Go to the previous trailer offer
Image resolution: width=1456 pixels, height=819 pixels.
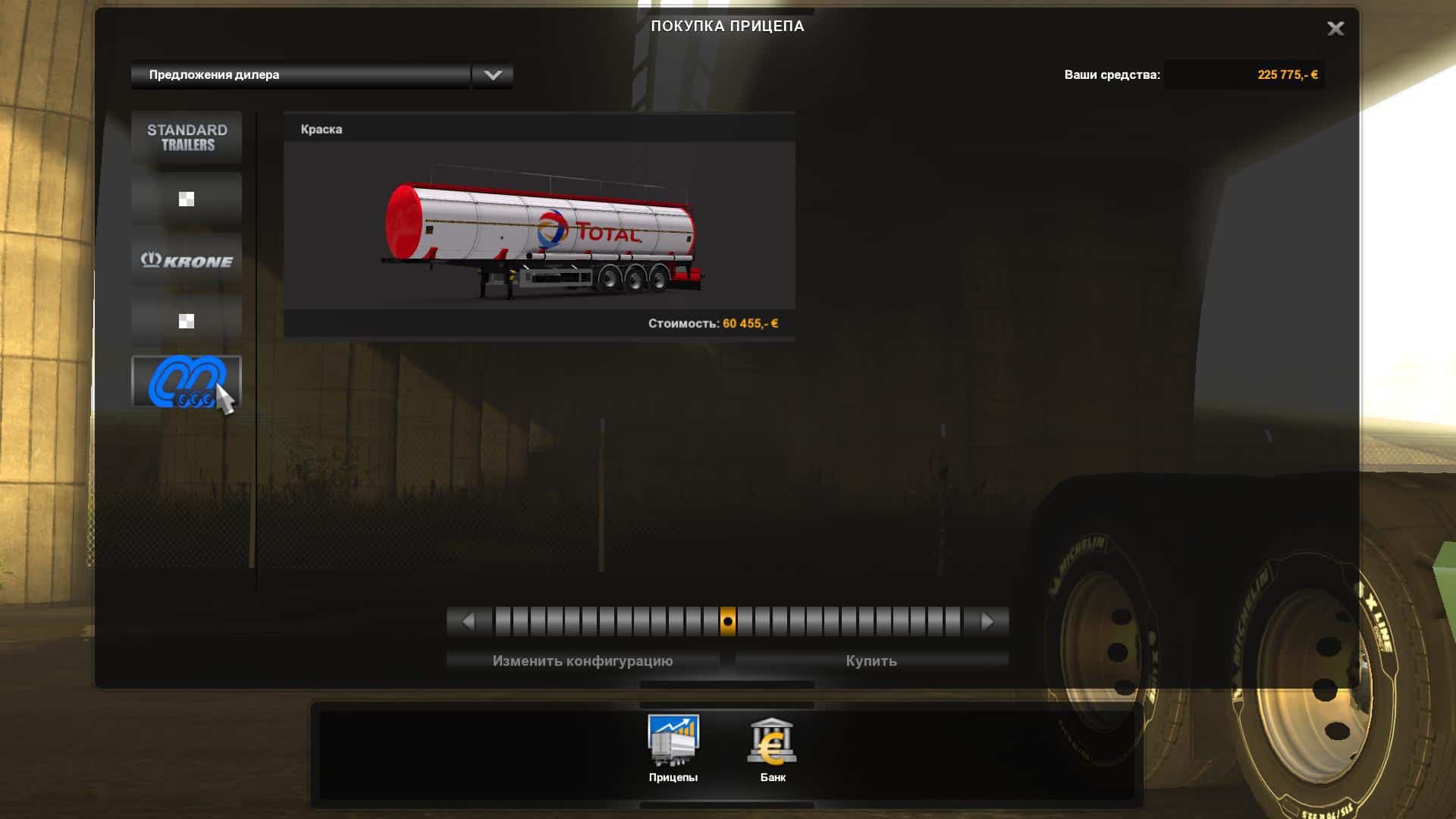[468, 622]
